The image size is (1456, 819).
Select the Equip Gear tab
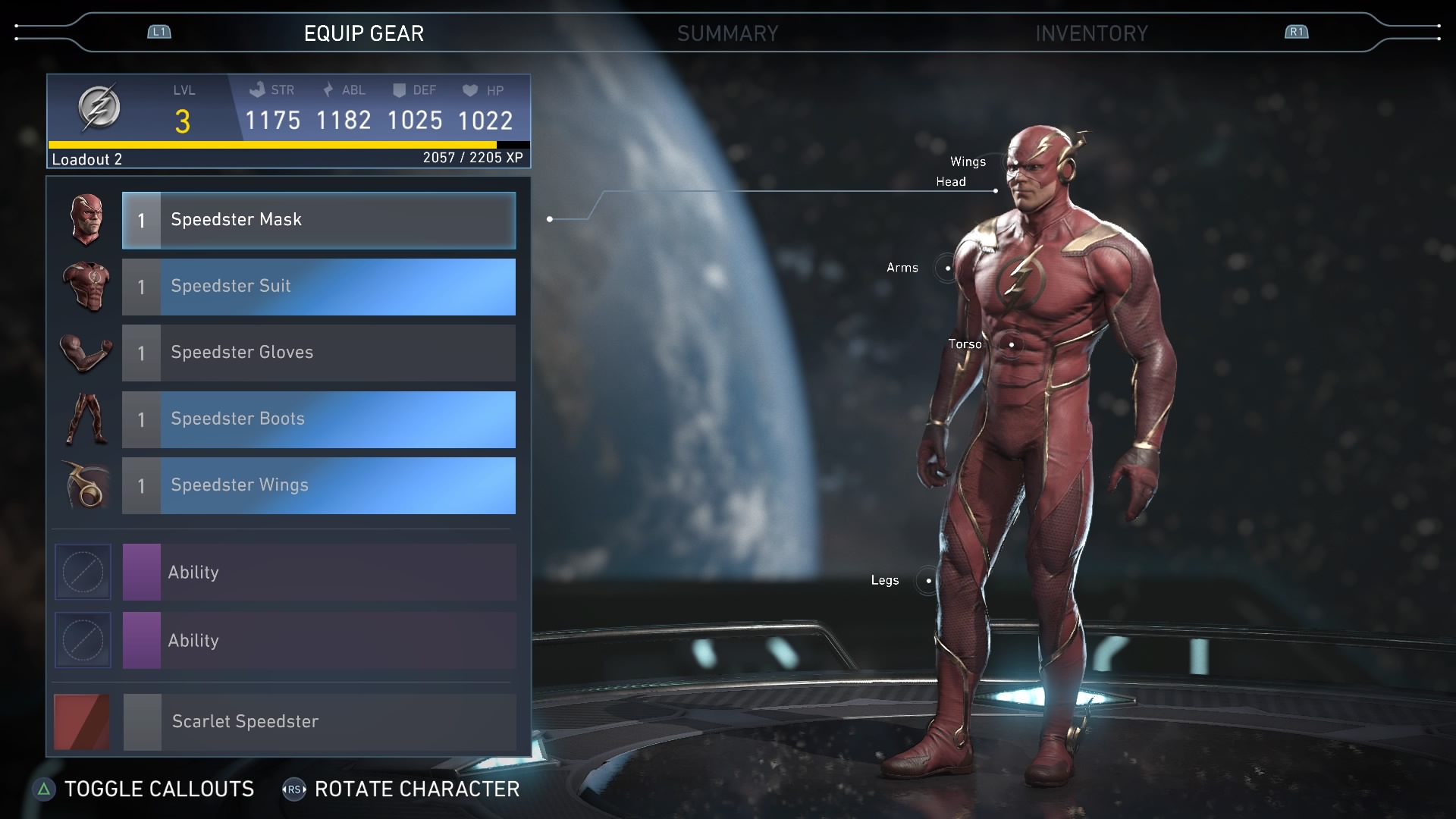(364, 33)
